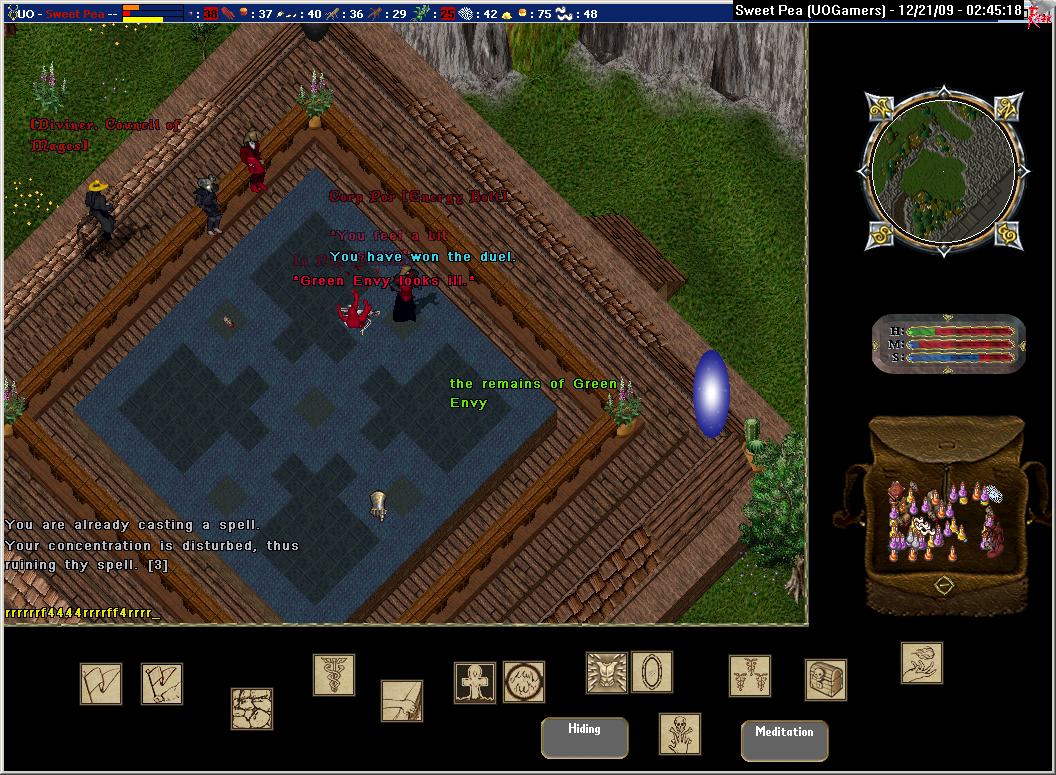Activate the Meditation skill button
Viewport: 1056px width, 775px height.
[784, 740]
